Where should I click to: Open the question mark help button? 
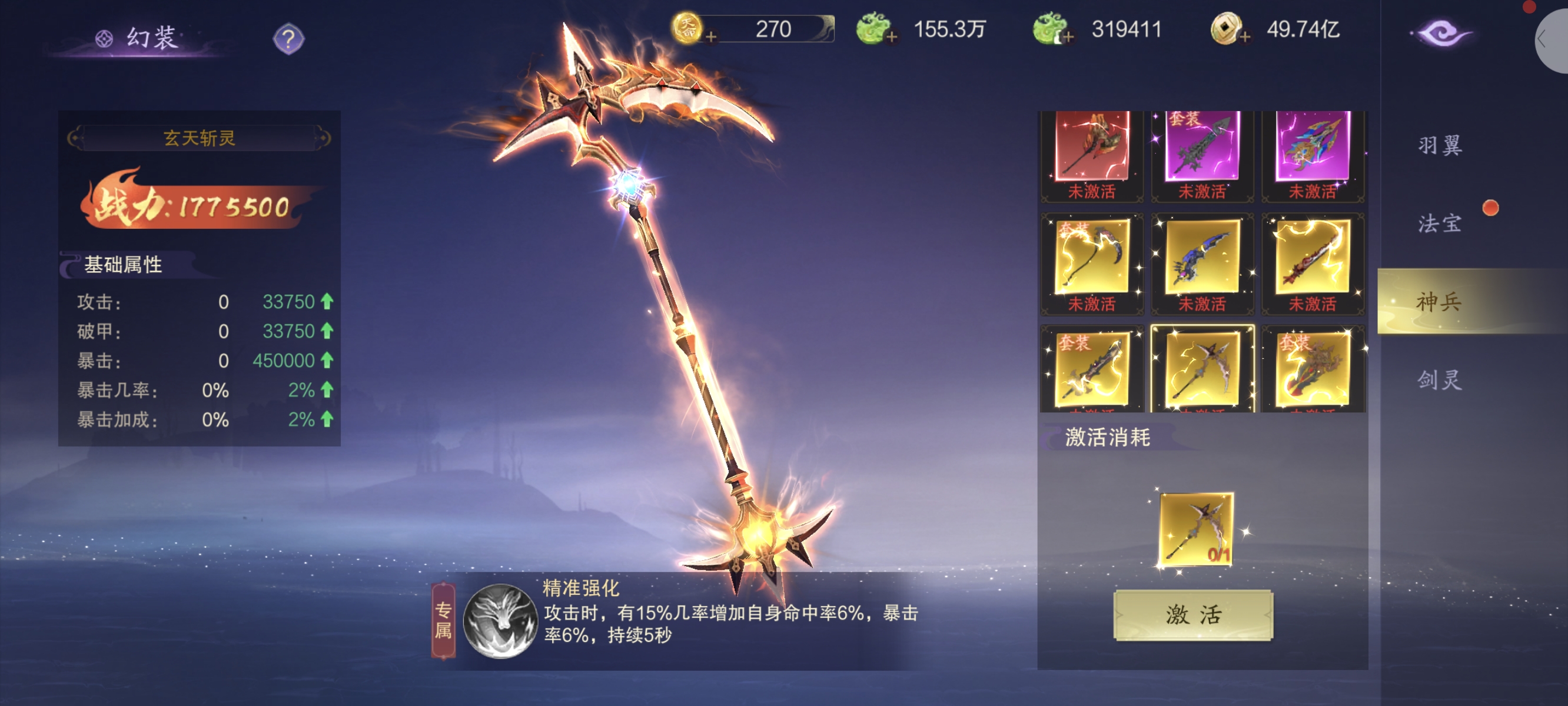point(288,39)
